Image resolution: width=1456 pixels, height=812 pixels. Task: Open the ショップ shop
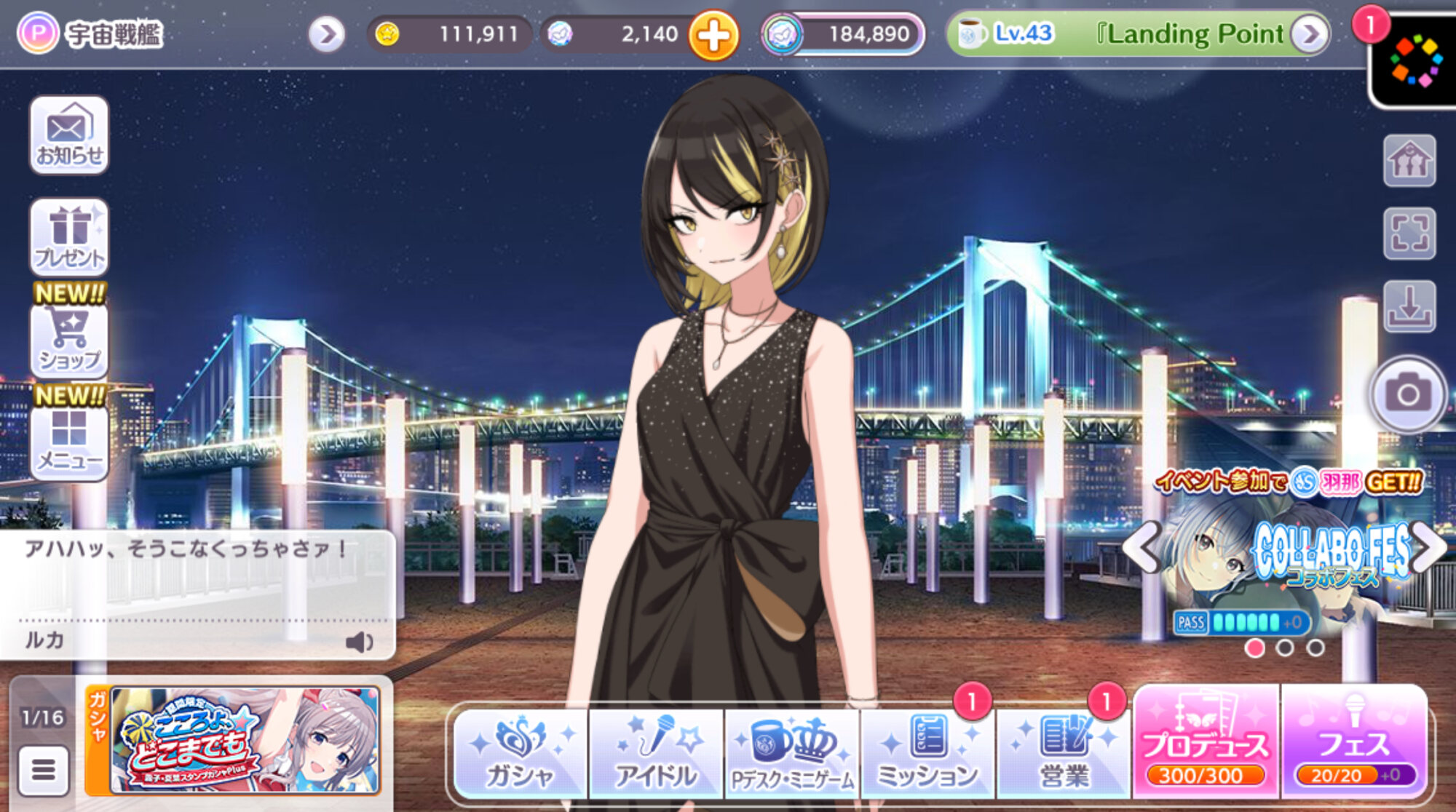[x=69, y=340]
